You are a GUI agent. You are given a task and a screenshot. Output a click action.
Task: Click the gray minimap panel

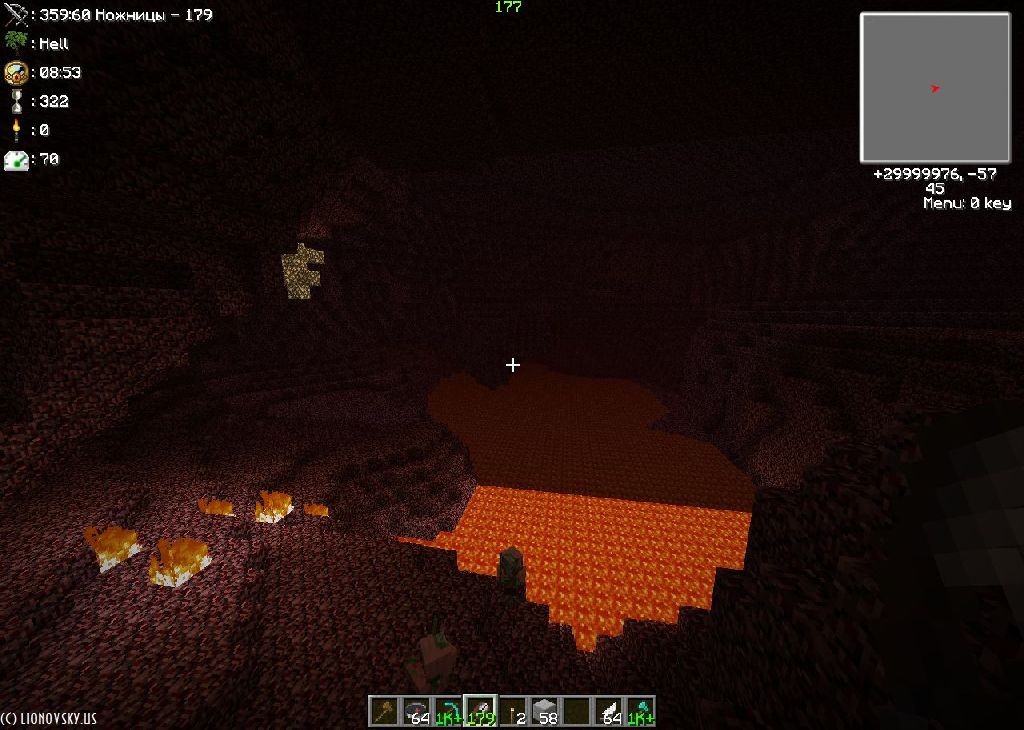point(935,88)
